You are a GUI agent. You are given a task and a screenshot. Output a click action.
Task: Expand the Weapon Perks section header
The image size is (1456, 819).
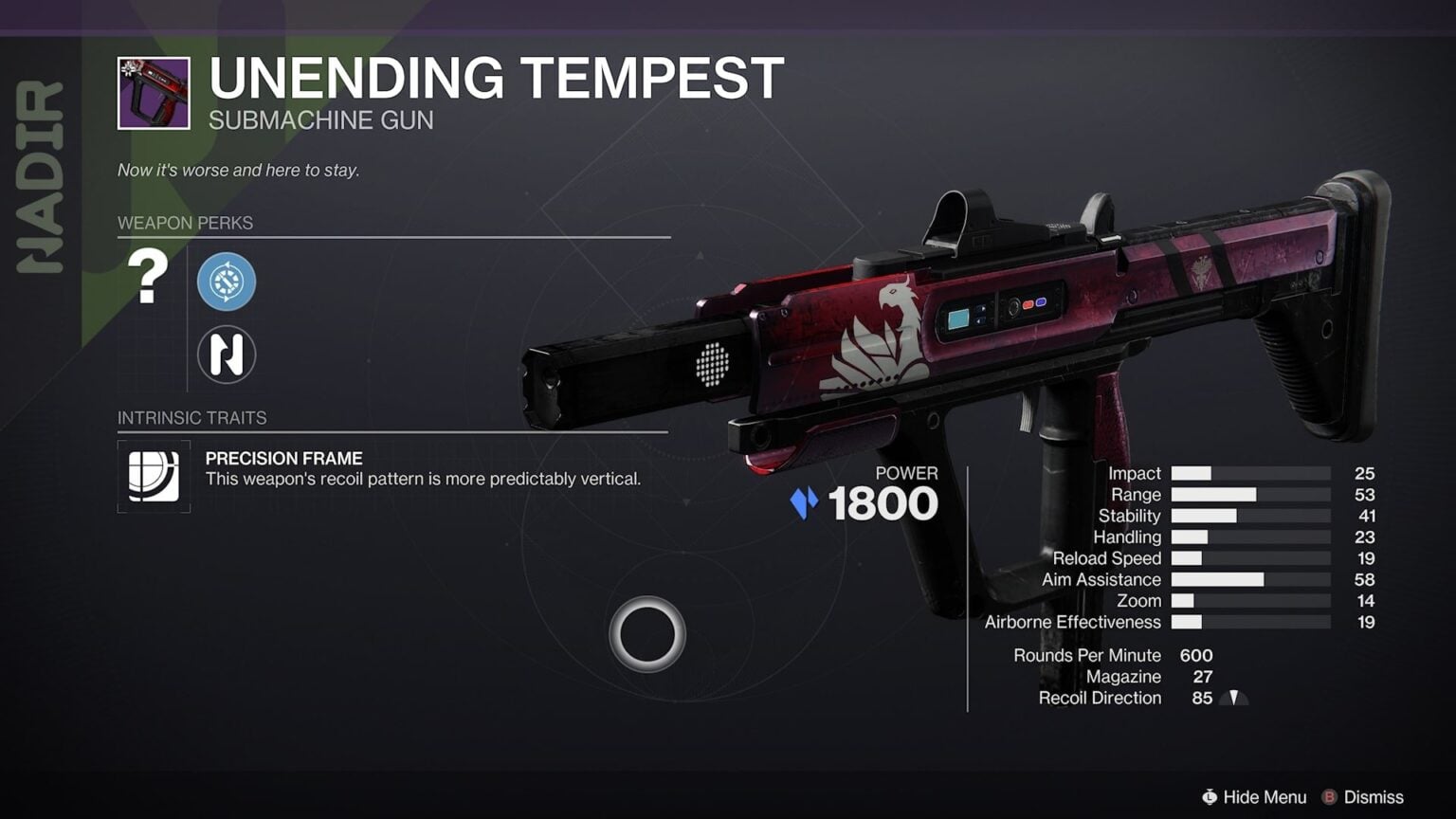(186, 223)
